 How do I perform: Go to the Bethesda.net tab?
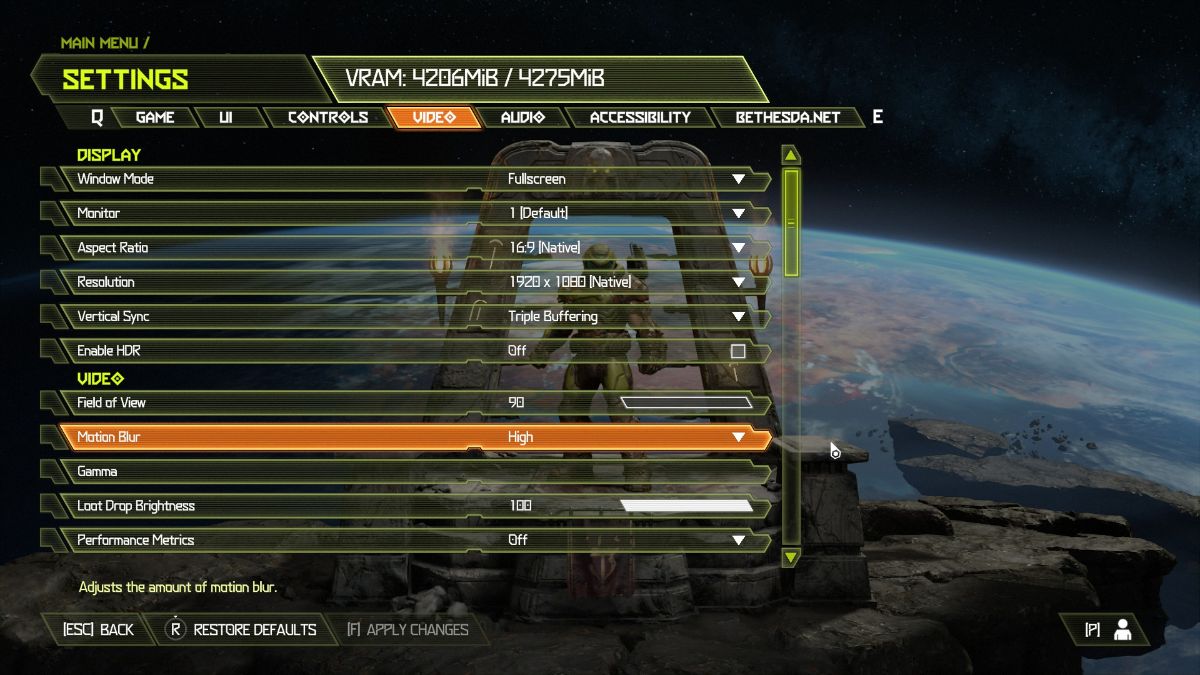[787, 117]
